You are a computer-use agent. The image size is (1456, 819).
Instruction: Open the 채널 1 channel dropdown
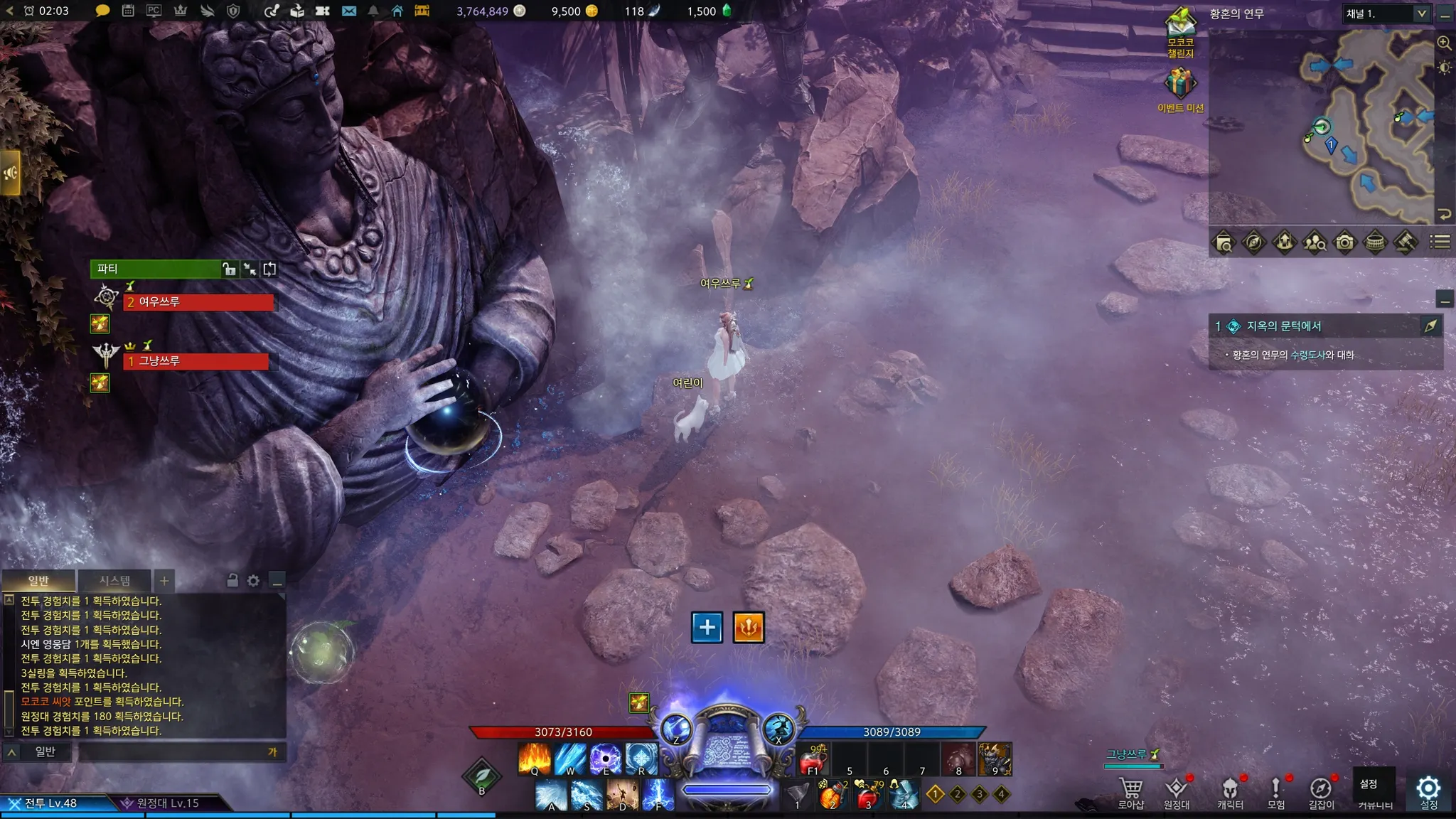(1386, 14)
